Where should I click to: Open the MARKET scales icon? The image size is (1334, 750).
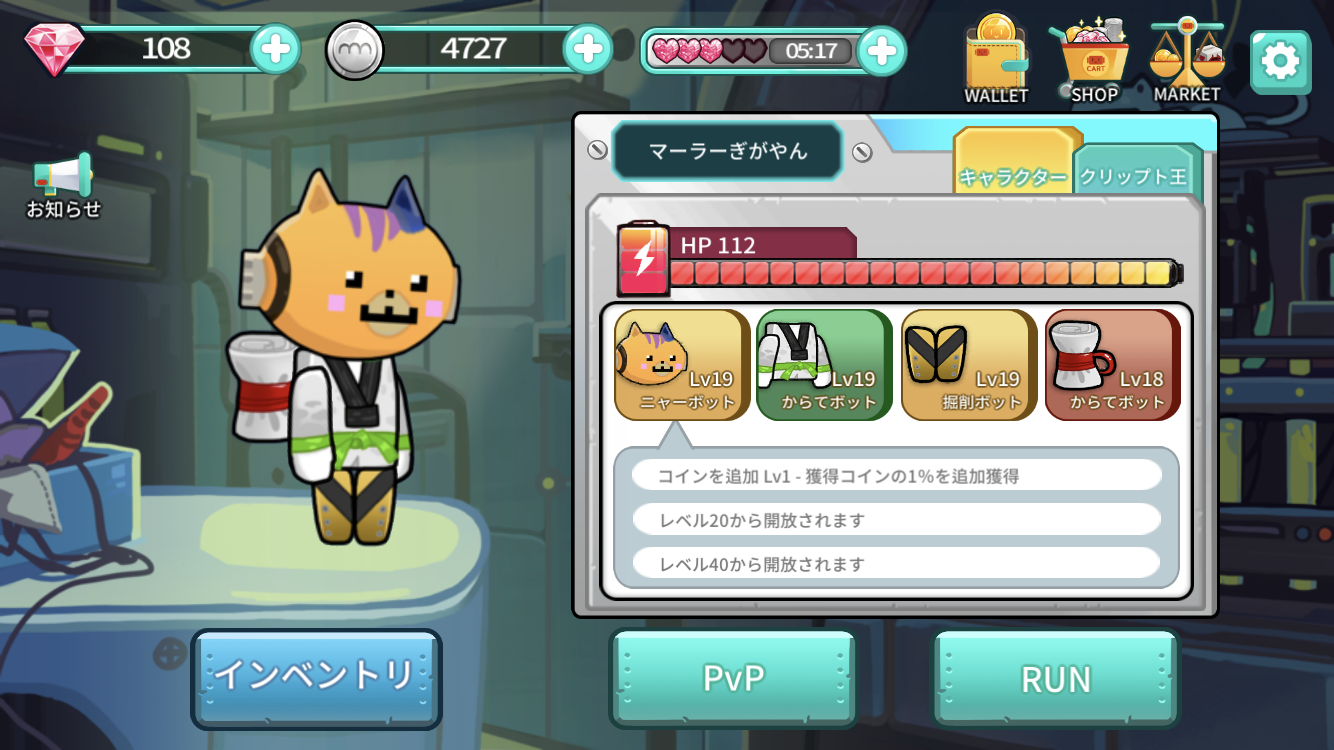[x=1187, y=60]
